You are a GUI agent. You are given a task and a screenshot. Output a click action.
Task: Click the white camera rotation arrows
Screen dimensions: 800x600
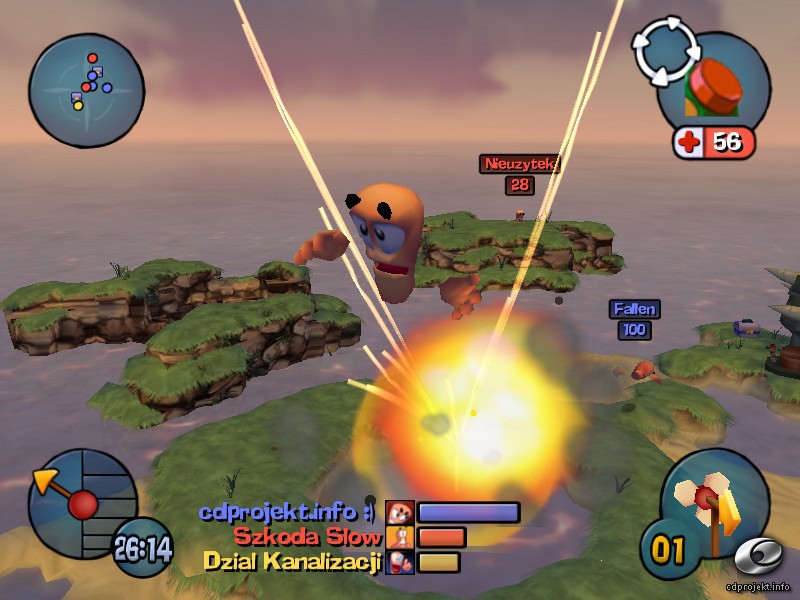664,52
